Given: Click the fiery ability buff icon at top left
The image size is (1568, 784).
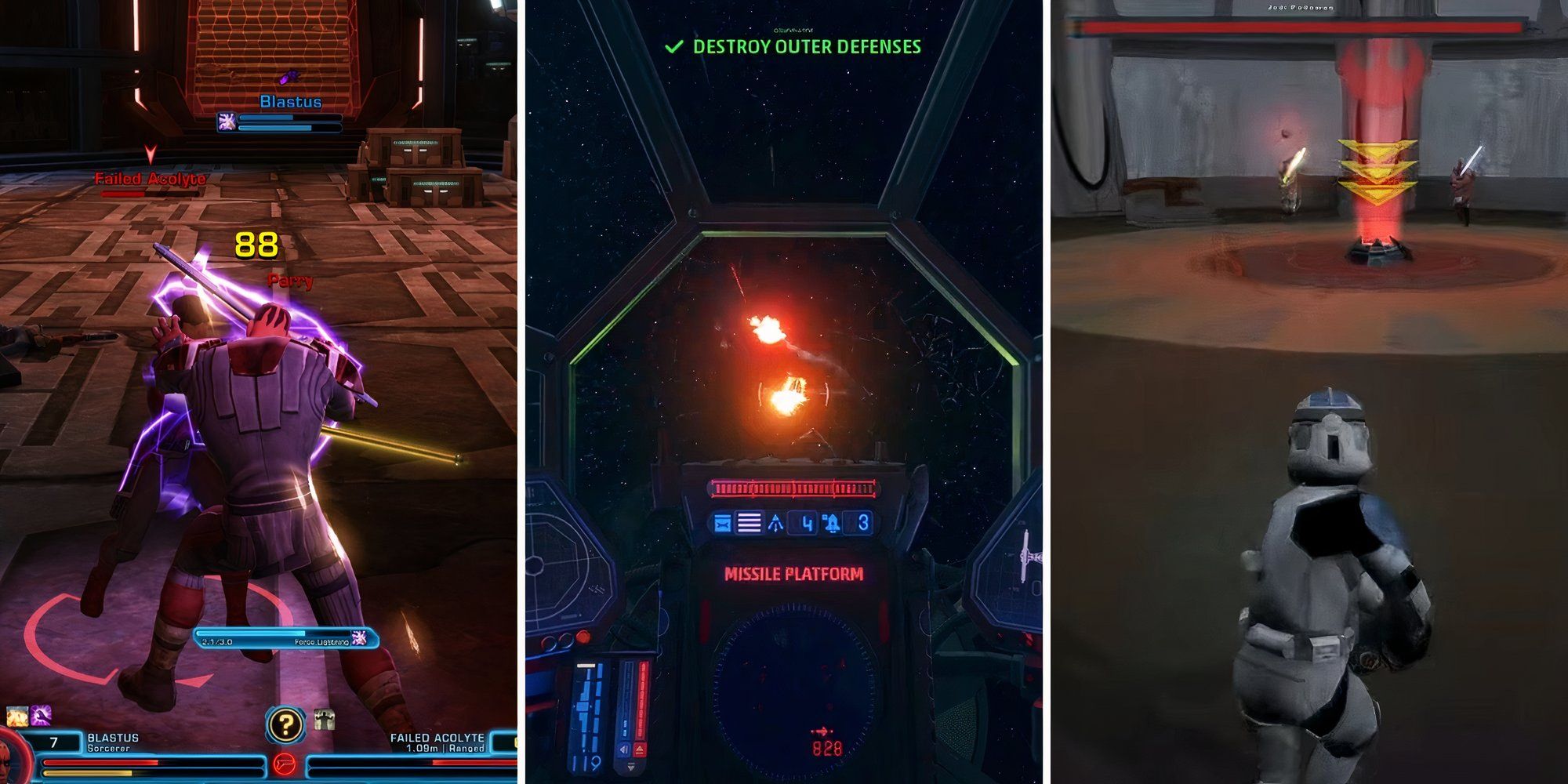Looking at the screenshot, I should 16,716.
